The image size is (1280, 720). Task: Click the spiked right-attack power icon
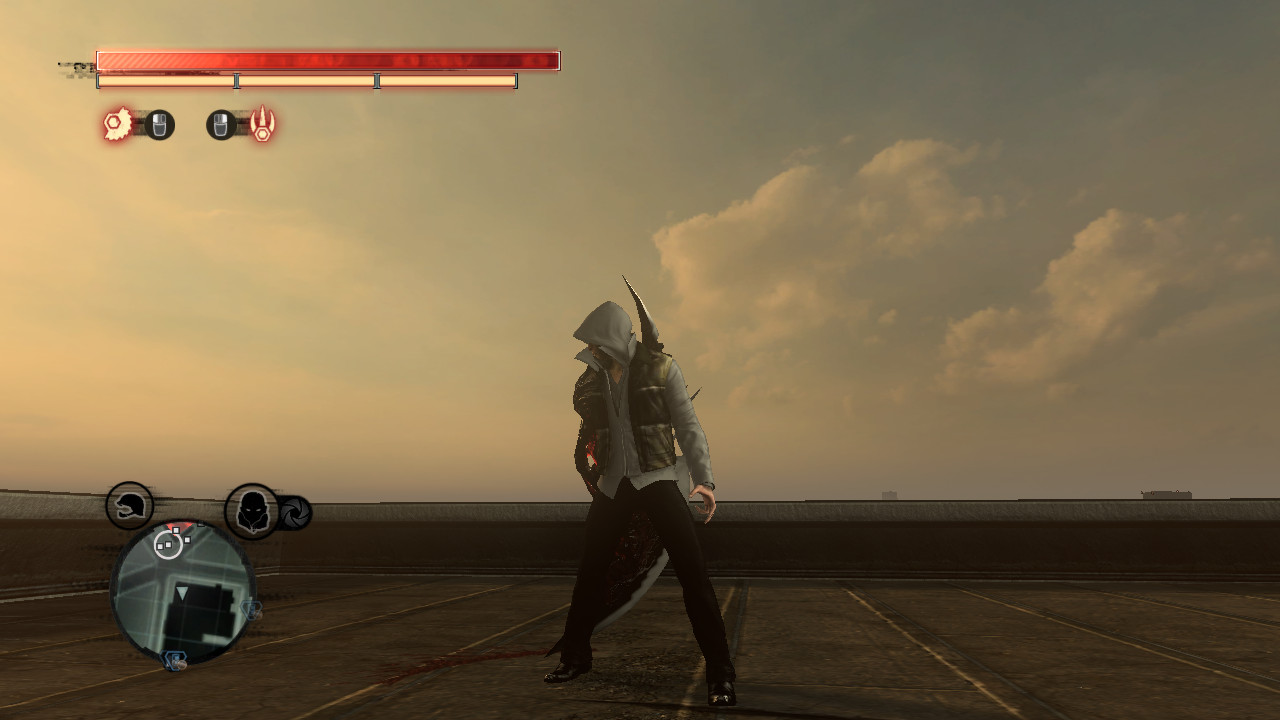coord(262,125)
